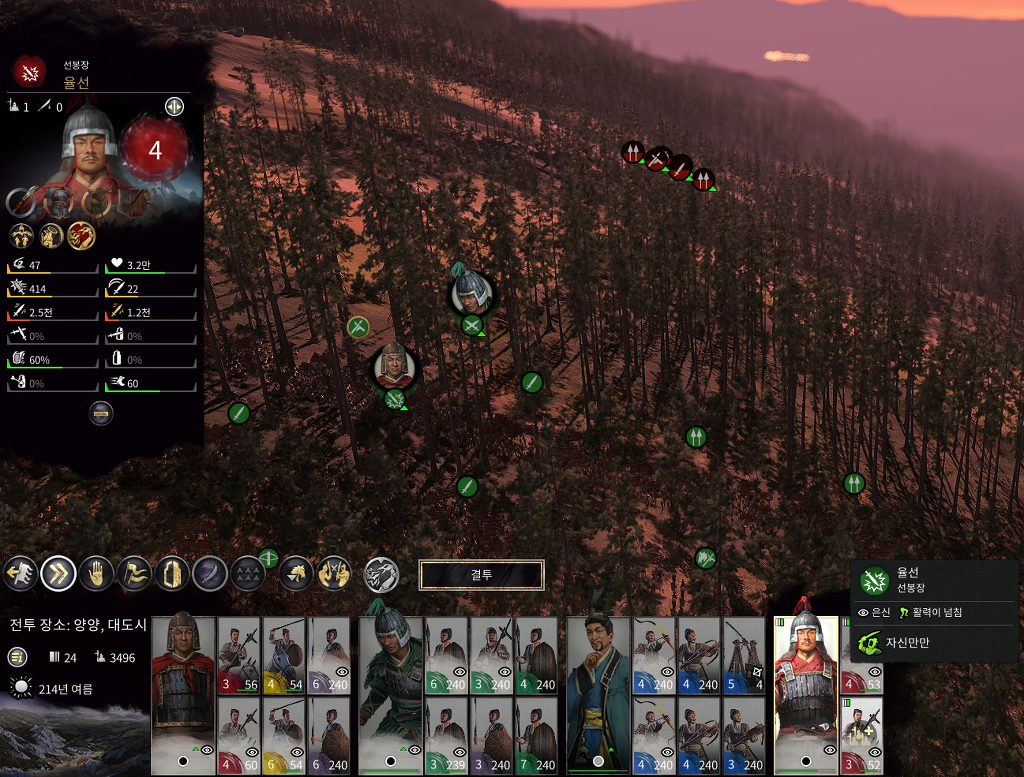
Task: Select the gold dragon skill icon
Action: pos(82,236)
